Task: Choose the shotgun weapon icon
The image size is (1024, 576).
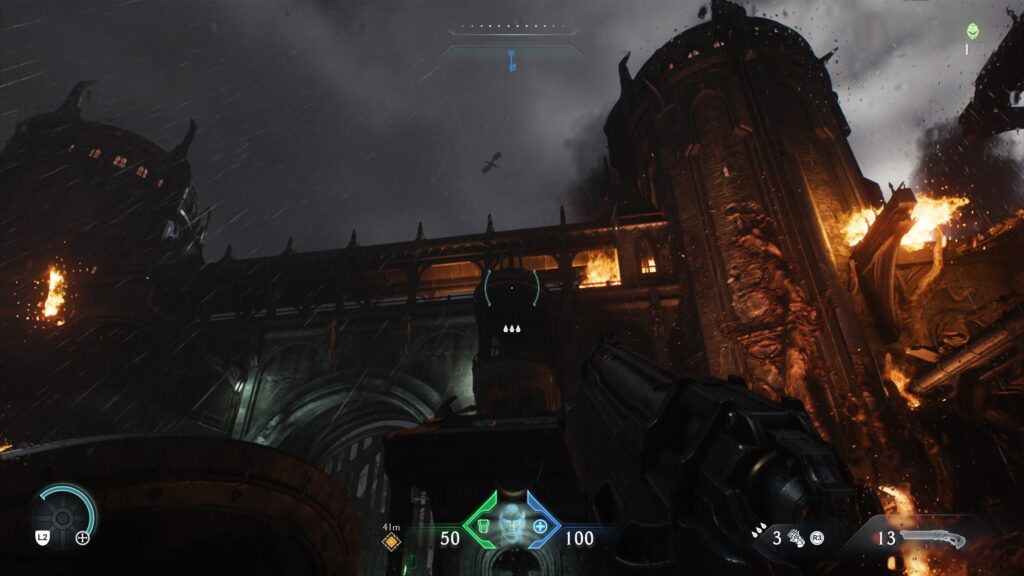Action: coord(932,539)
